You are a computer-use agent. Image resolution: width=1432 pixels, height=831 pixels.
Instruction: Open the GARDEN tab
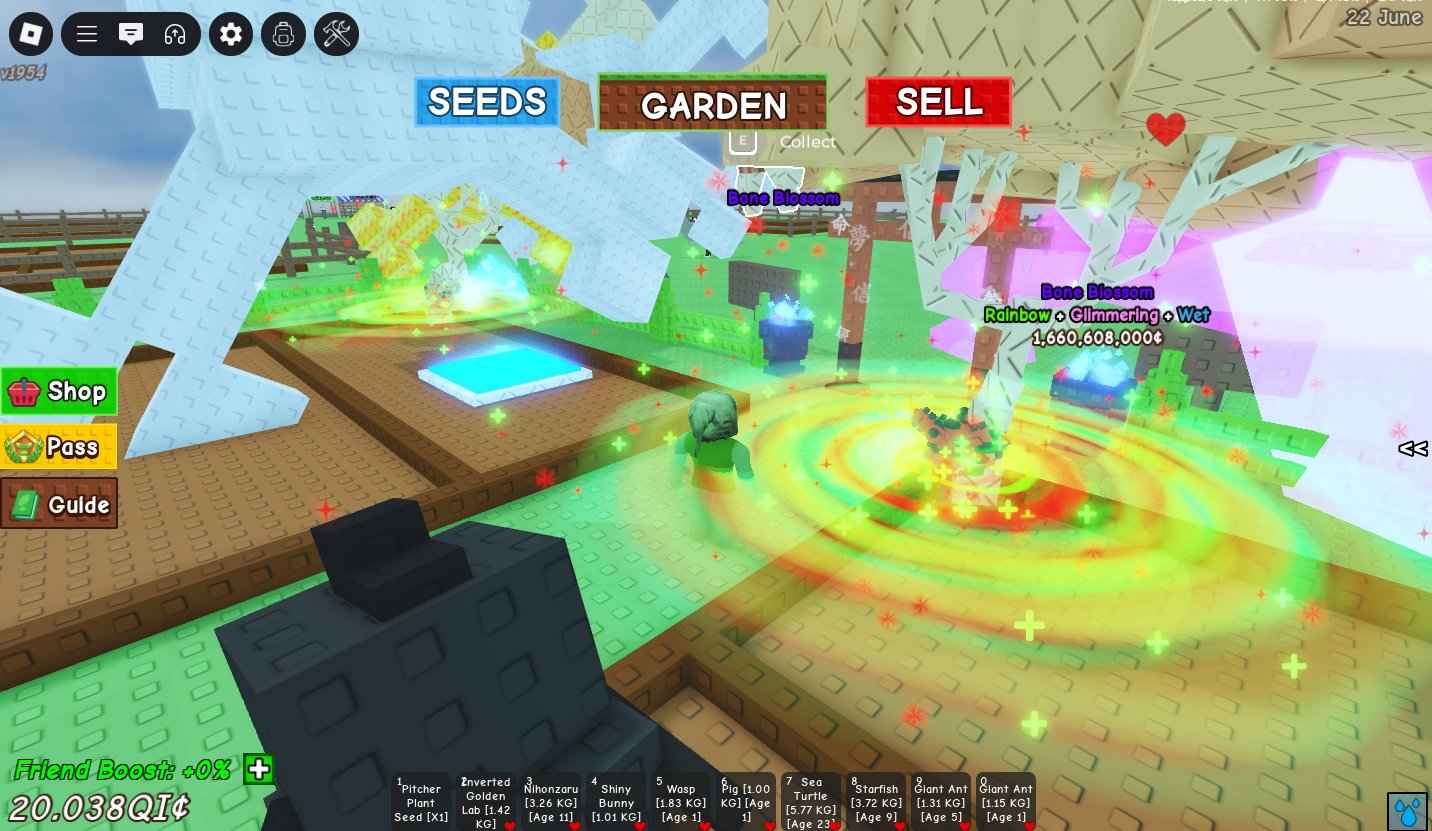712,104
